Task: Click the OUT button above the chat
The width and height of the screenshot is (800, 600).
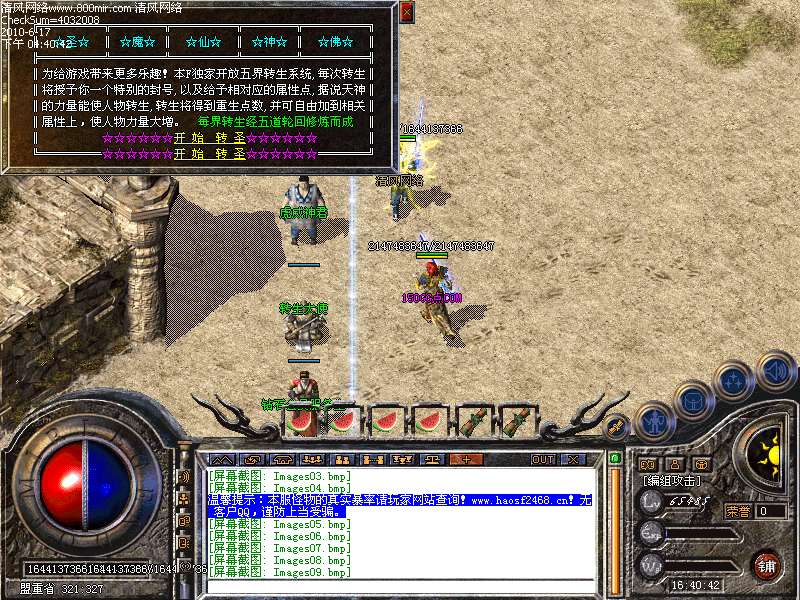Action: pos(543,459)
